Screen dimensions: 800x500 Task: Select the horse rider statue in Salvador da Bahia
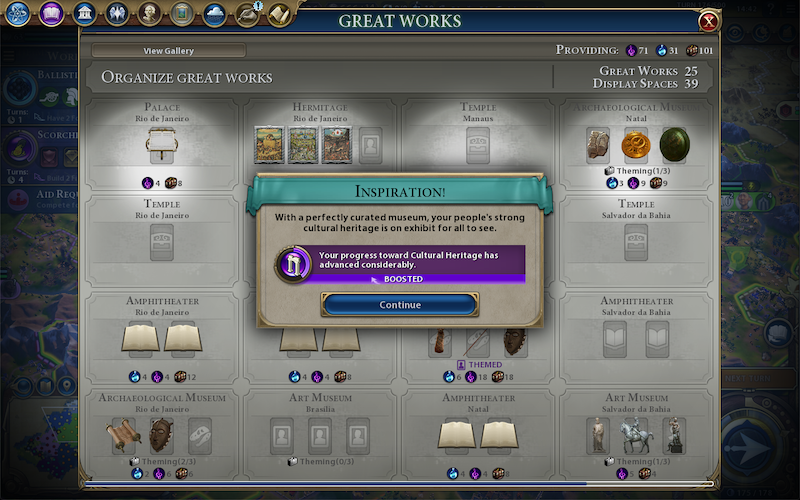coord(636,435)
